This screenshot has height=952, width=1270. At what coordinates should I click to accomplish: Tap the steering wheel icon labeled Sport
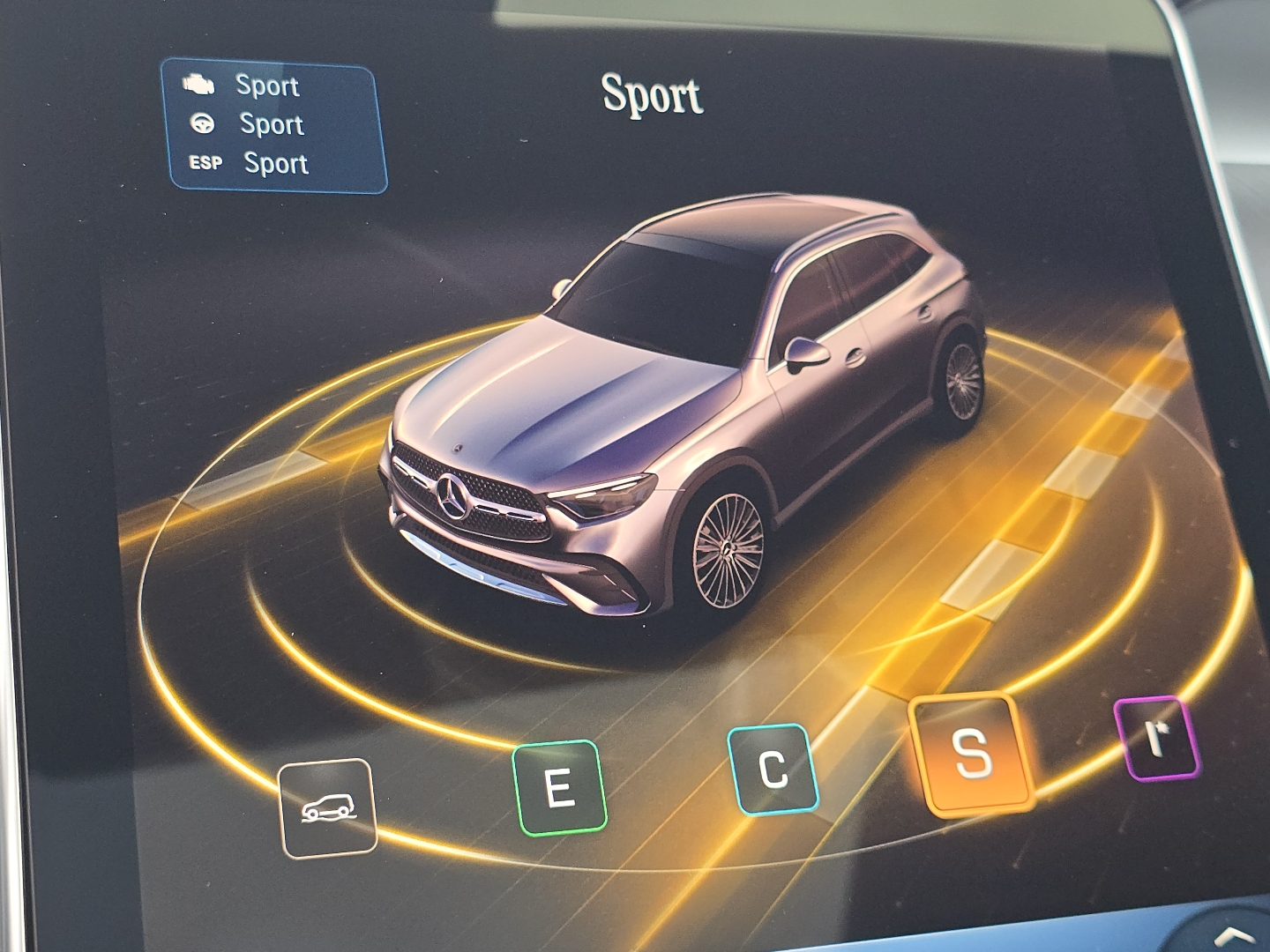point(203,125)
